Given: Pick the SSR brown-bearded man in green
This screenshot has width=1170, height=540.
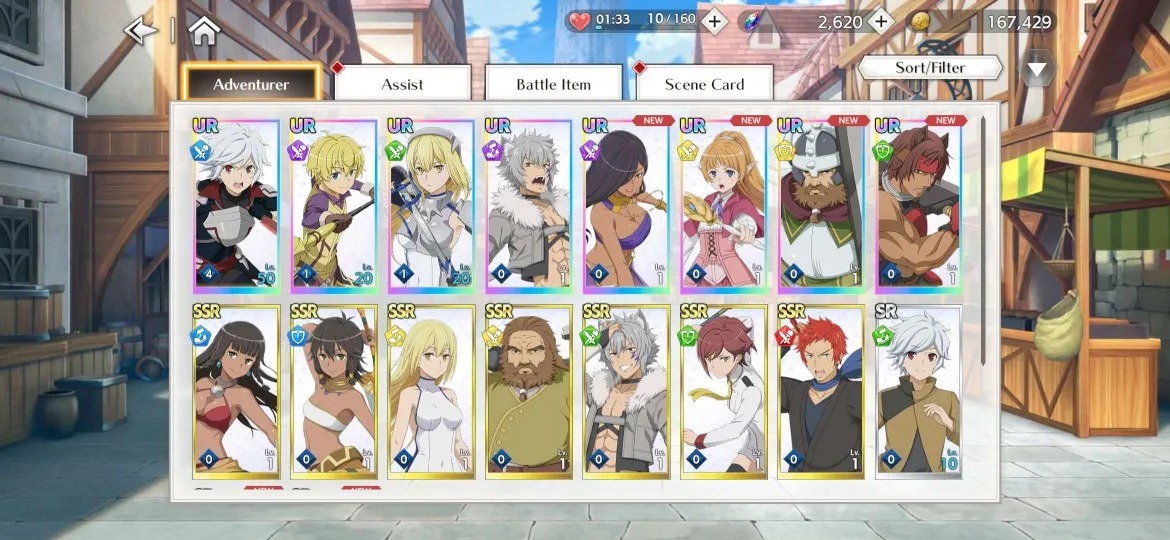Looking at the screenshot, I should coord(528,391).
